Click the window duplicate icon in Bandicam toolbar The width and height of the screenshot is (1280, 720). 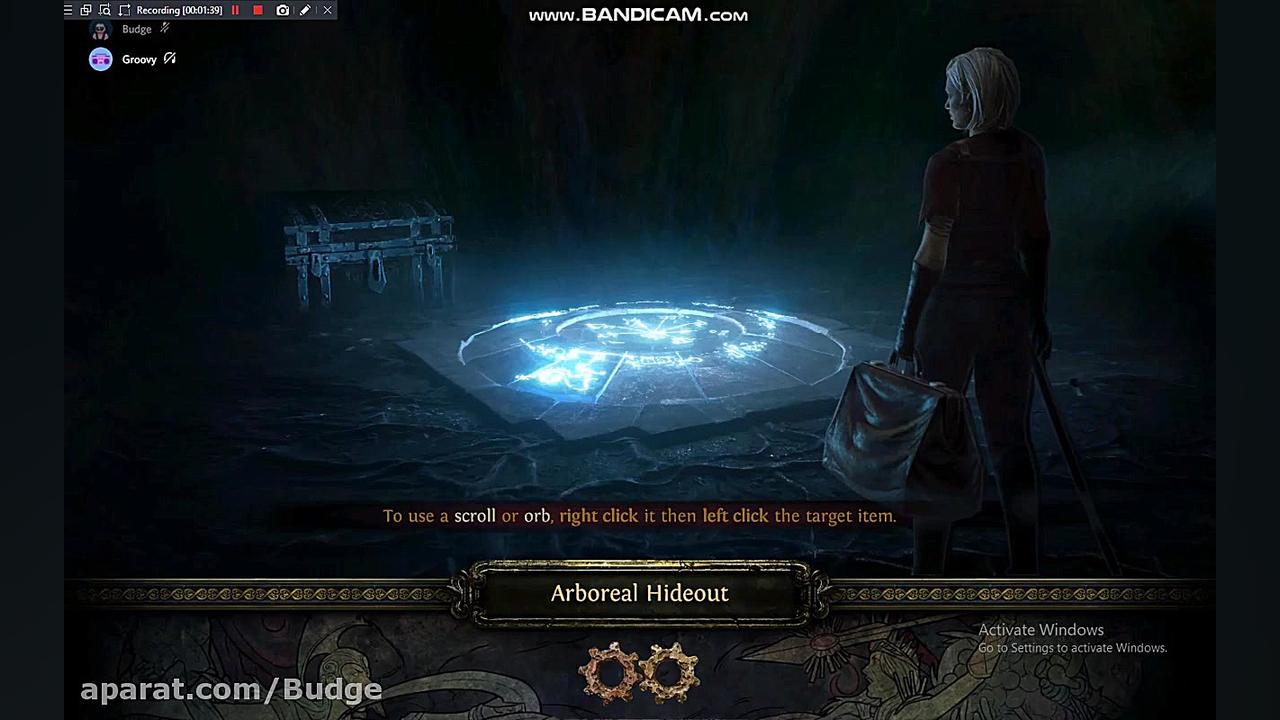(86, 10)
